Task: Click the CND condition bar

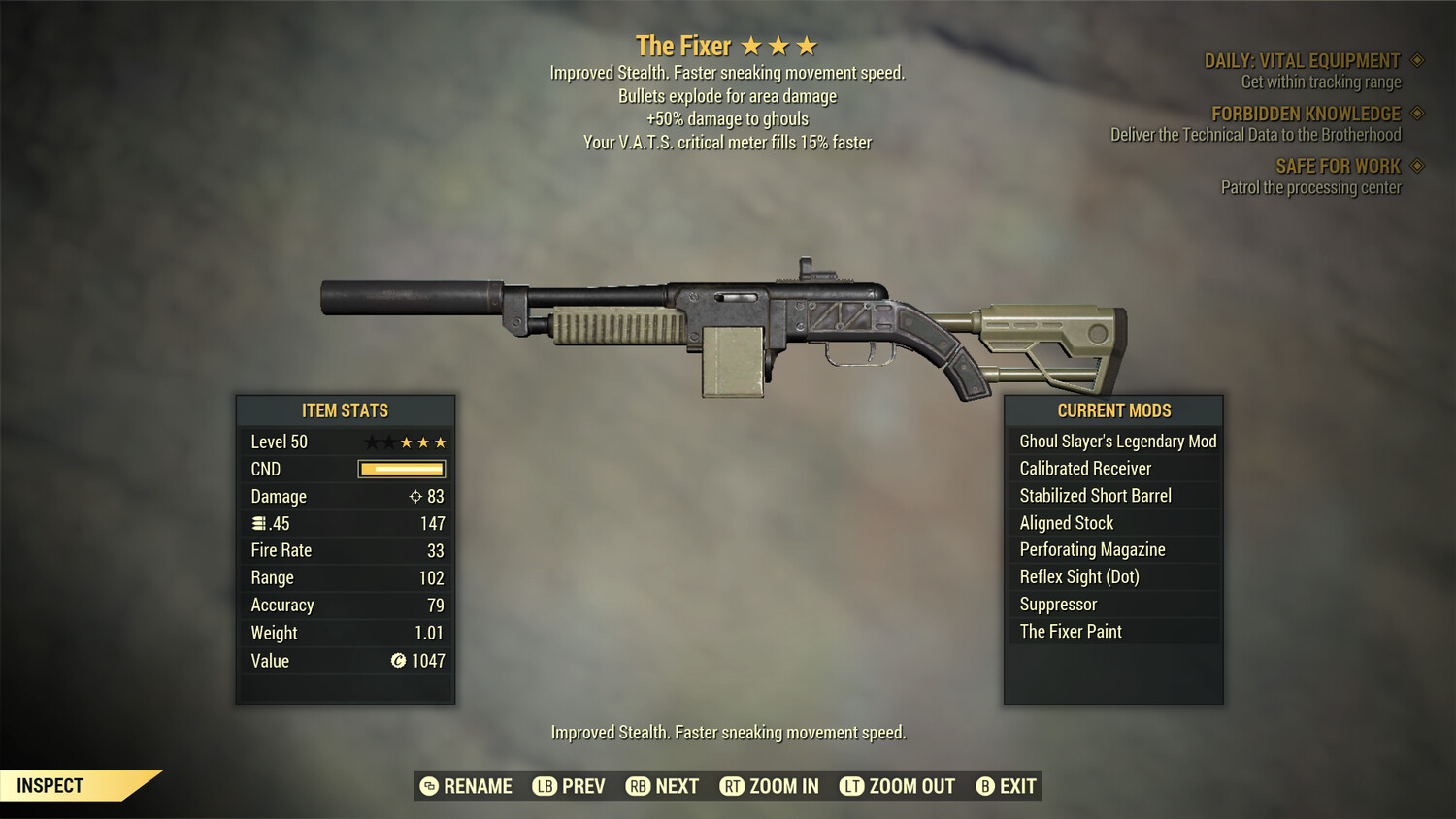Action: click(402, 469)
